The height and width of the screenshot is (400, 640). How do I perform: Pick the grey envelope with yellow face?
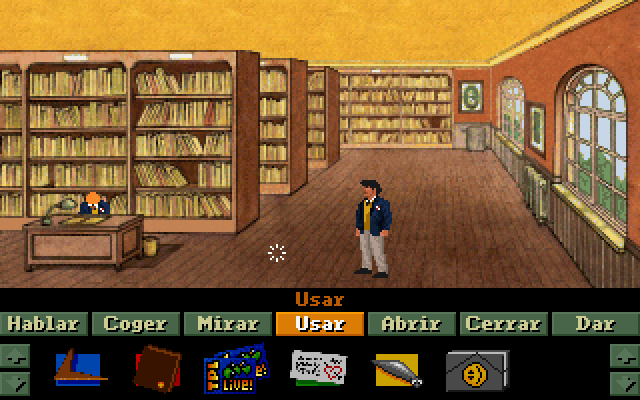pos(476,368)
